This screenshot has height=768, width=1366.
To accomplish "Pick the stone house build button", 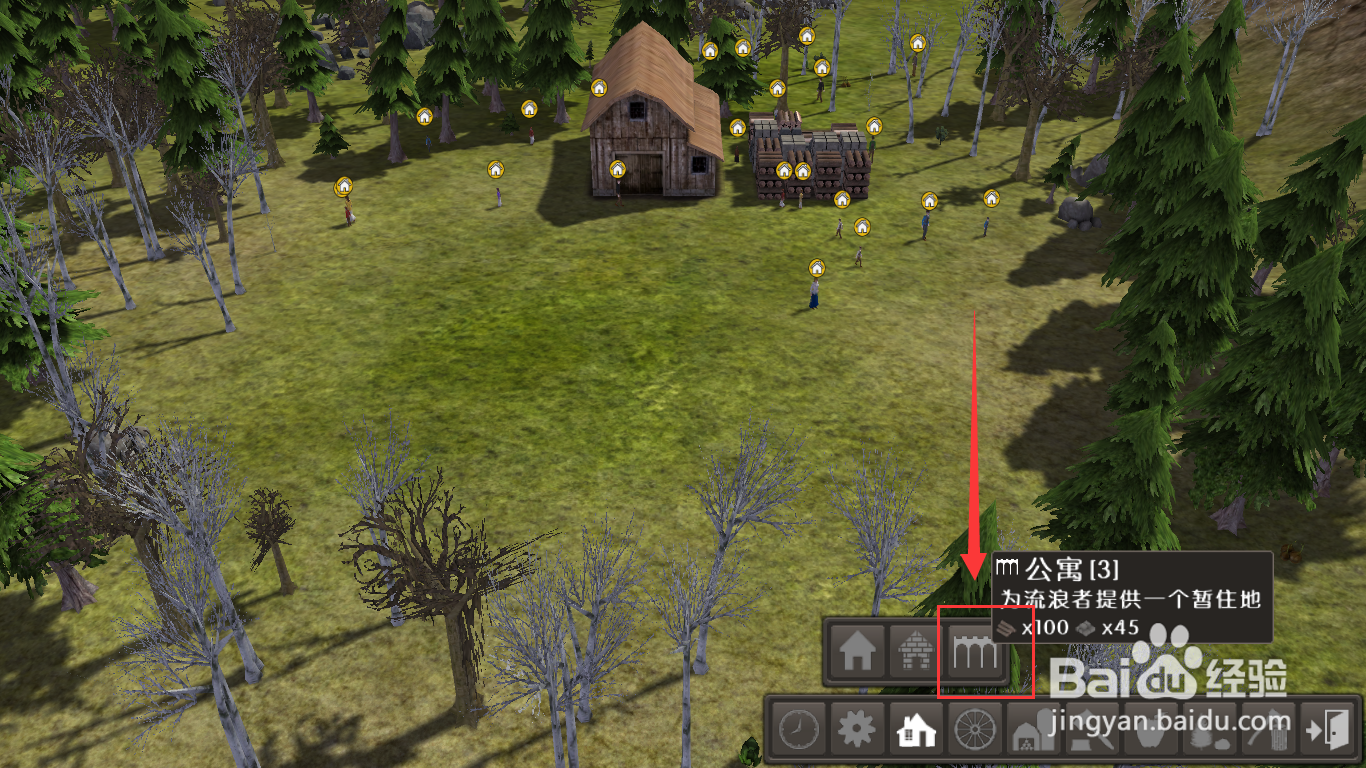I will click(x=914, y=654).
